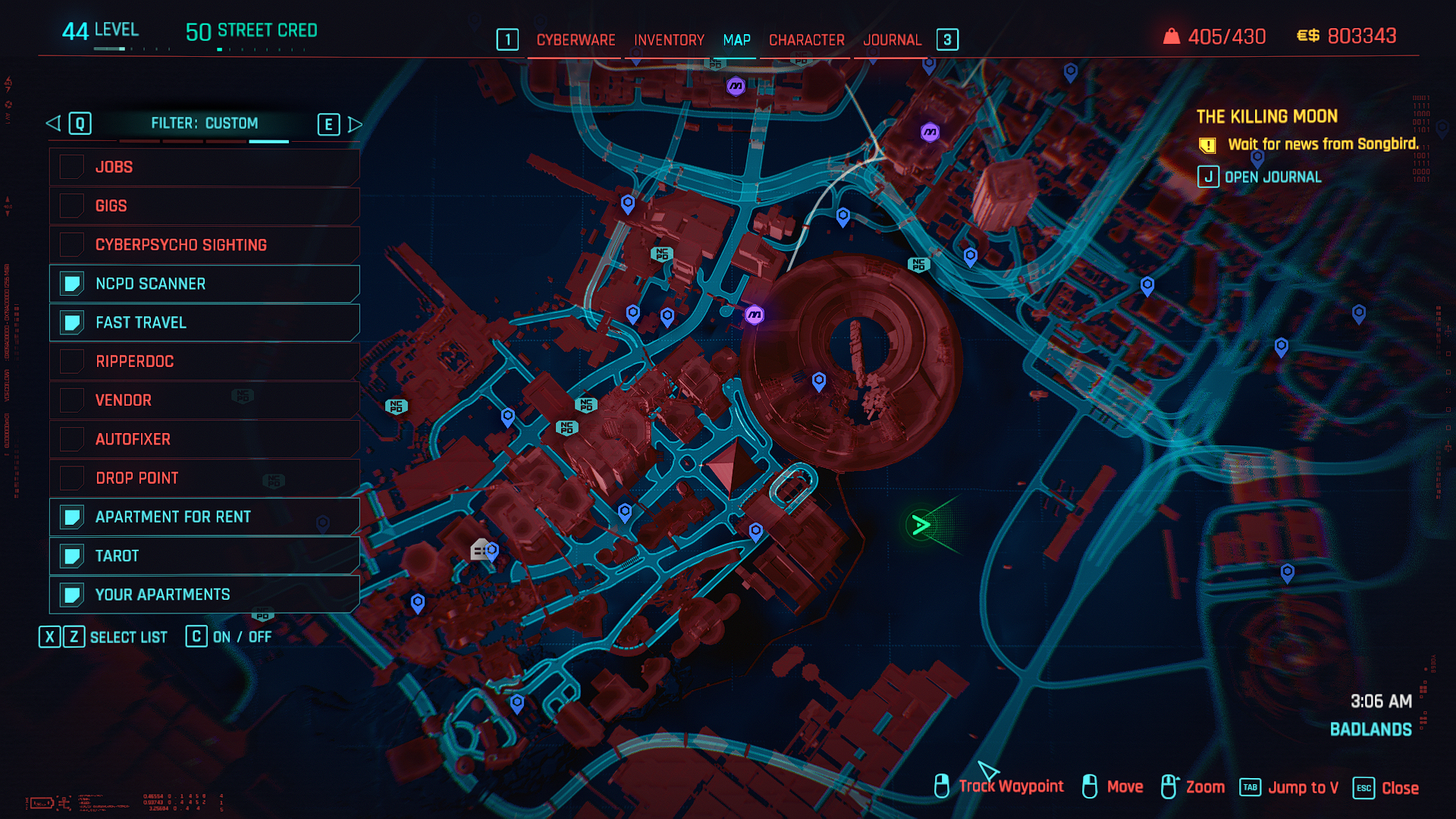Switch to the Cyberware tab
This screenshot has width=1456, height=819.
coord(576,40)
